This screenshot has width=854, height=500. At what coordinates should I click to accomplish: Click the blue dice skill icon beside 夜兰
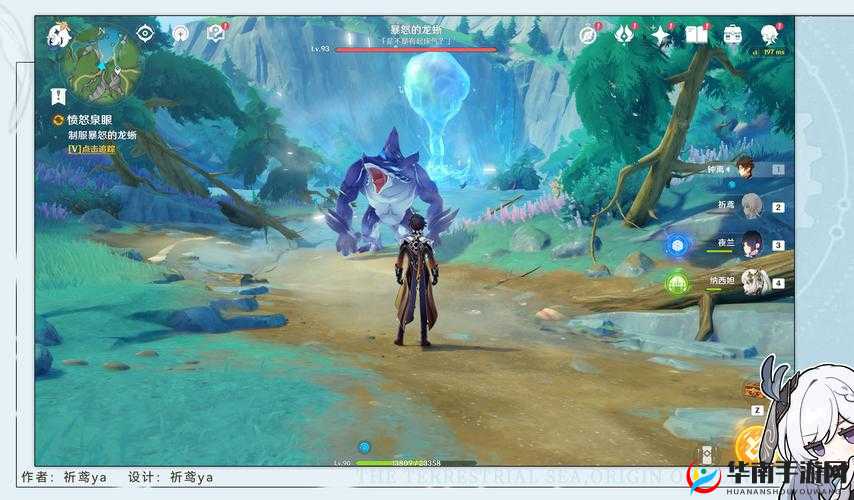pos(679,245)
